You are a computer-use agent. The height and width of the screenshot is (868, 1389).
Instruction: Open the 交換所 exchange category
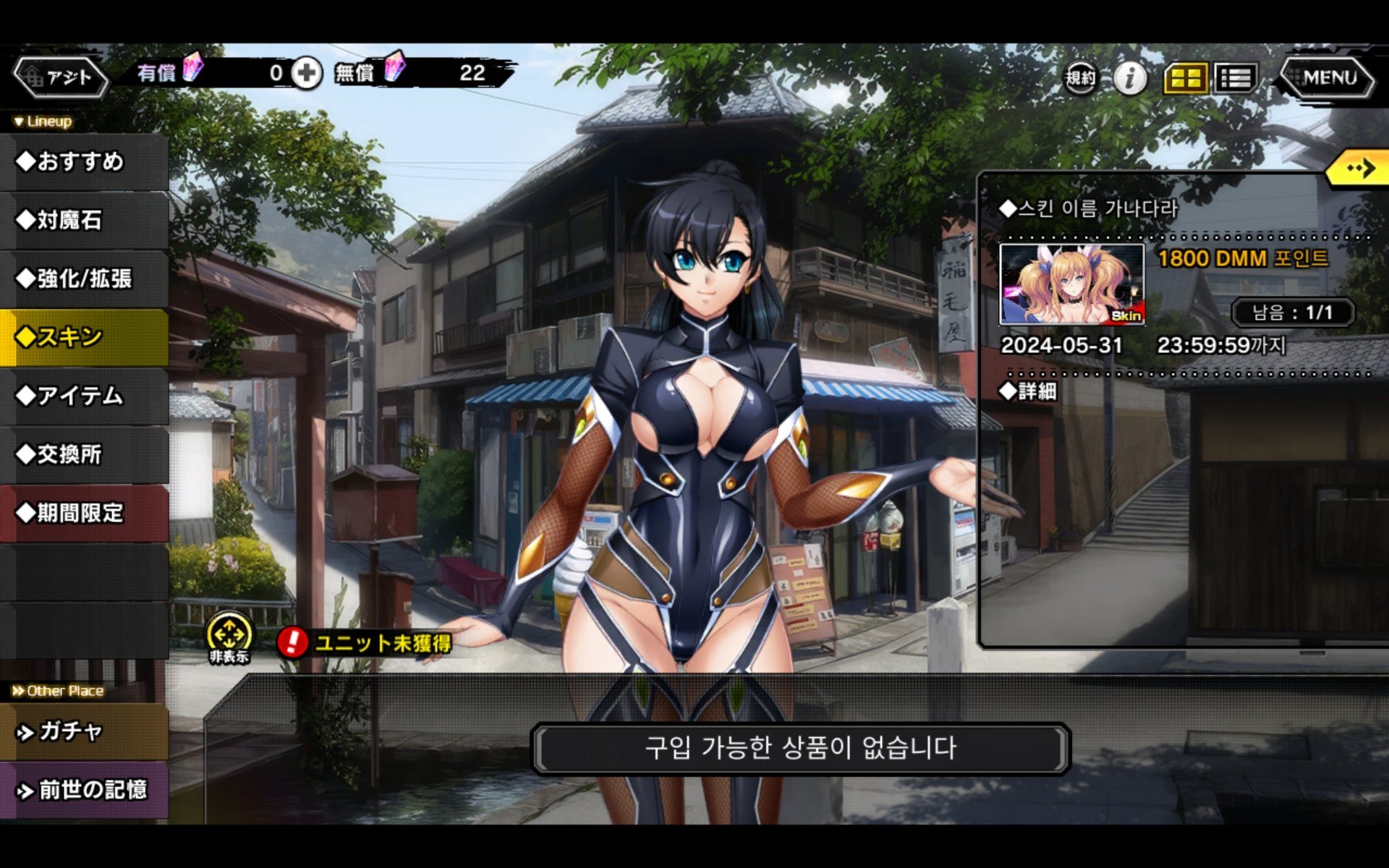click(x=84, y=454)
